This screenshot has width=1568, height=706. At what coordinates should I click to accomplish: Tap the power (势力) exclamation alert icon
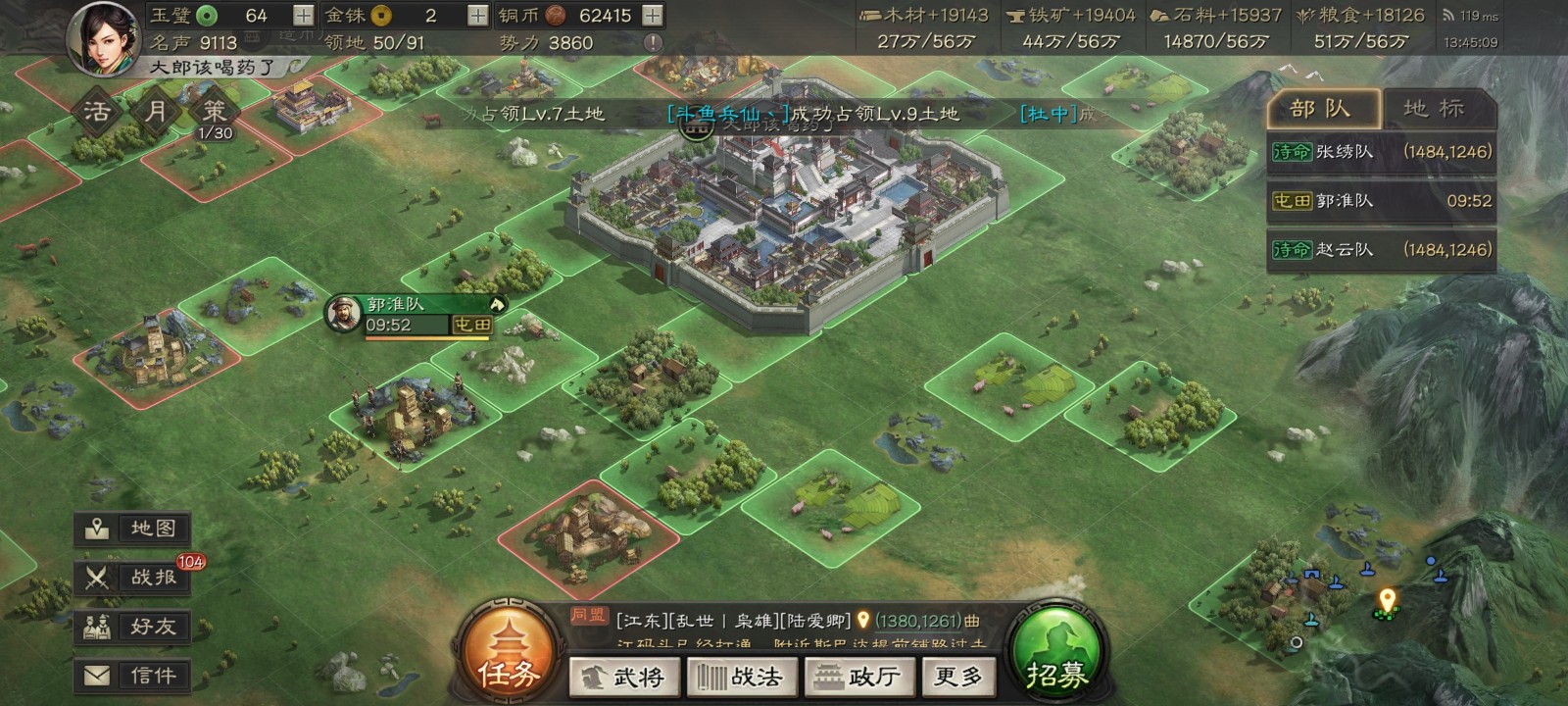point(653,43)
